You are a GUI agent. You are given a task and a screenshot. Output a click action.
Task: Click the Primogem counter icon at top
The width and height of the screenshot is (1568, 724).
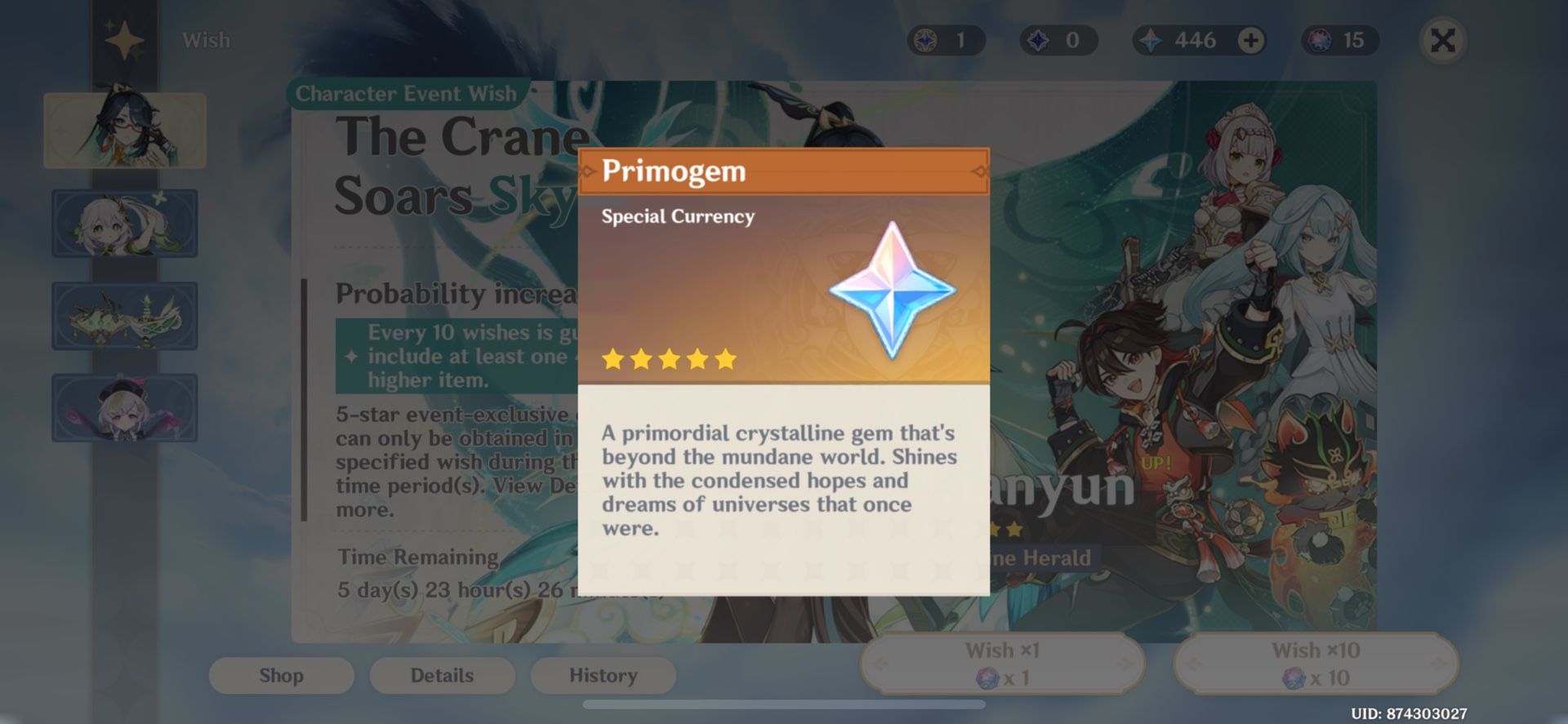click(1150, 40)
